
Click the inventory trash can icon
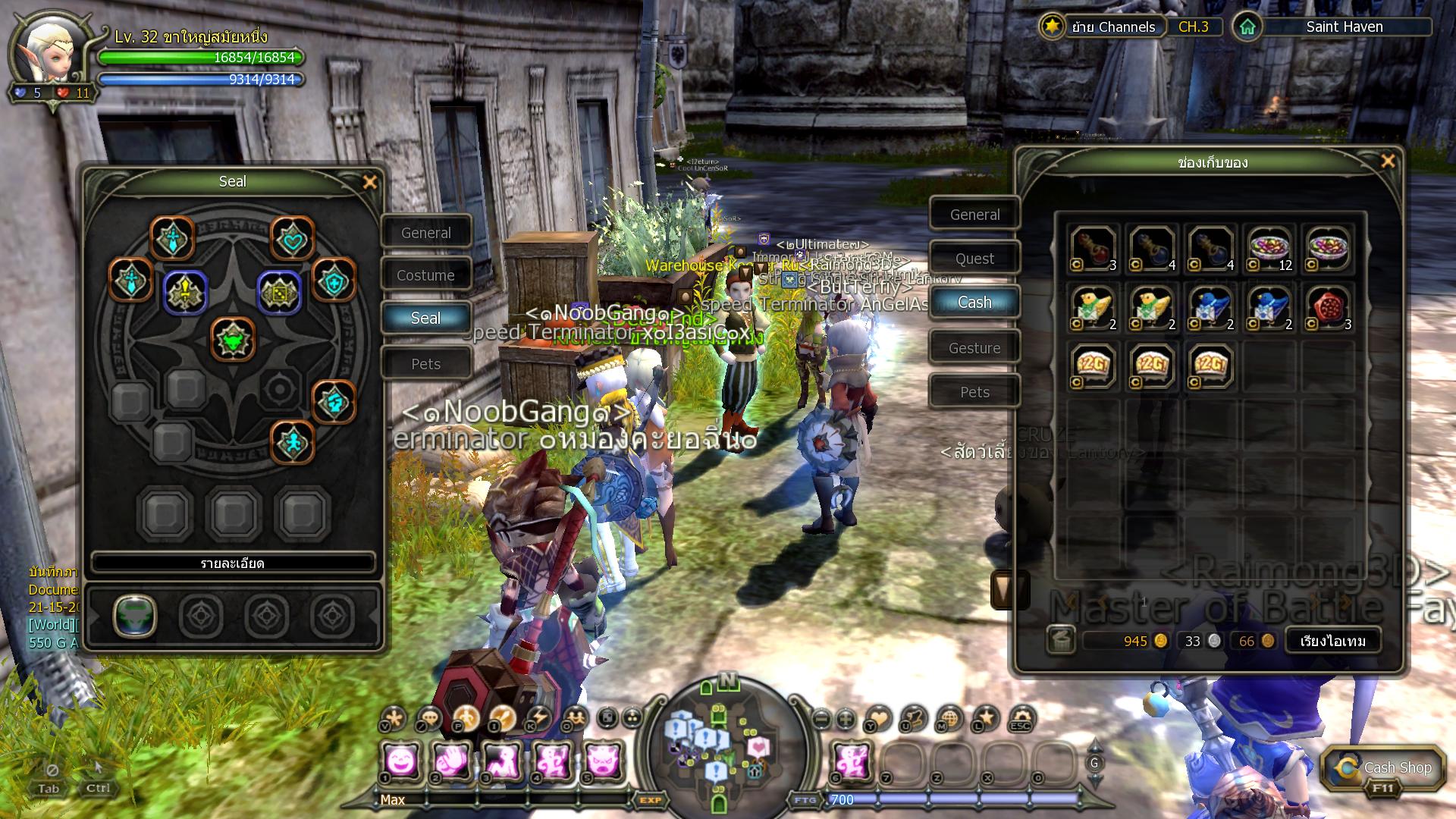click(x=1061, y=641)
